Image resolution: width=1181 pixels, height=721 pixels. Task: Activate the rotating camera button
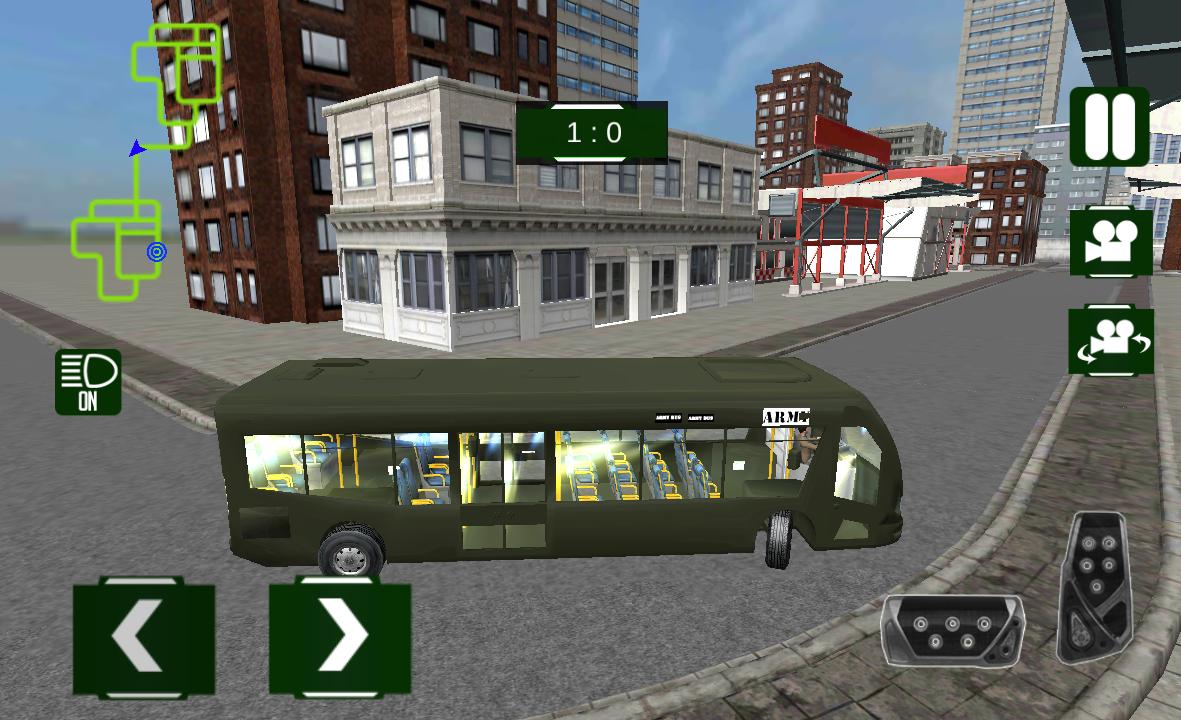(1110, 341)
